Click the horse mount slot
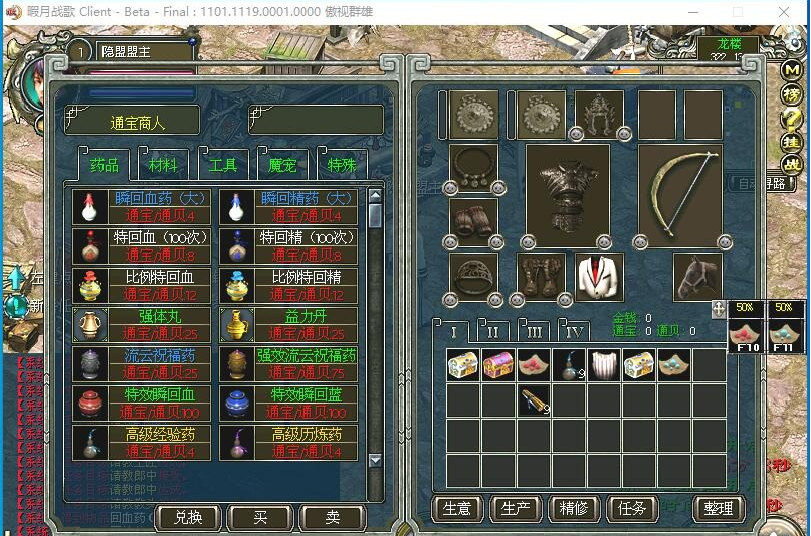Viewport: 811px width, 536px height. click(x=698, y=277)
